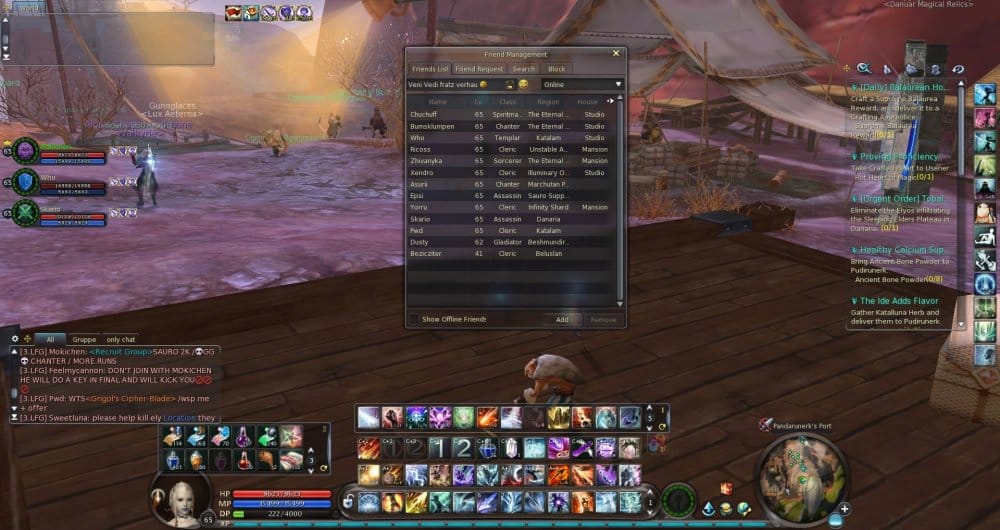
Task: Switch to the Friend Request tab
Action: [479, 69]
